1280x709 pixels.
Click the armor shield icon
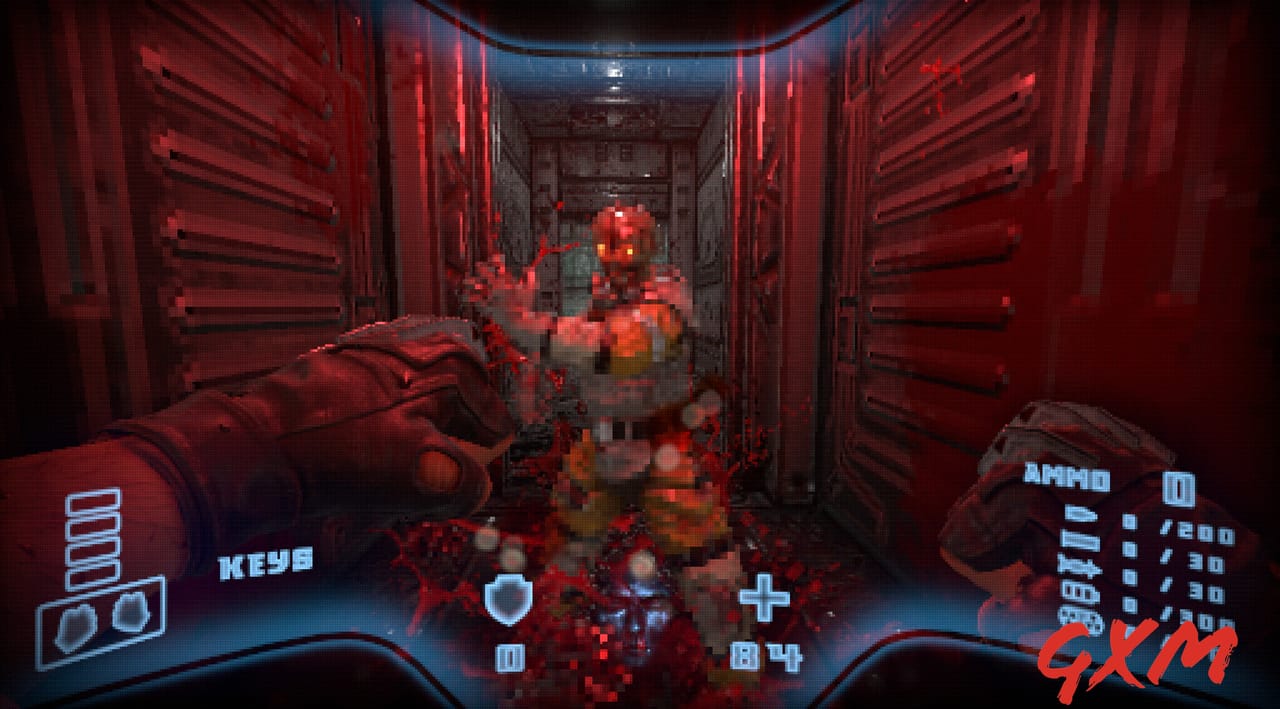(x=506, y=598)
